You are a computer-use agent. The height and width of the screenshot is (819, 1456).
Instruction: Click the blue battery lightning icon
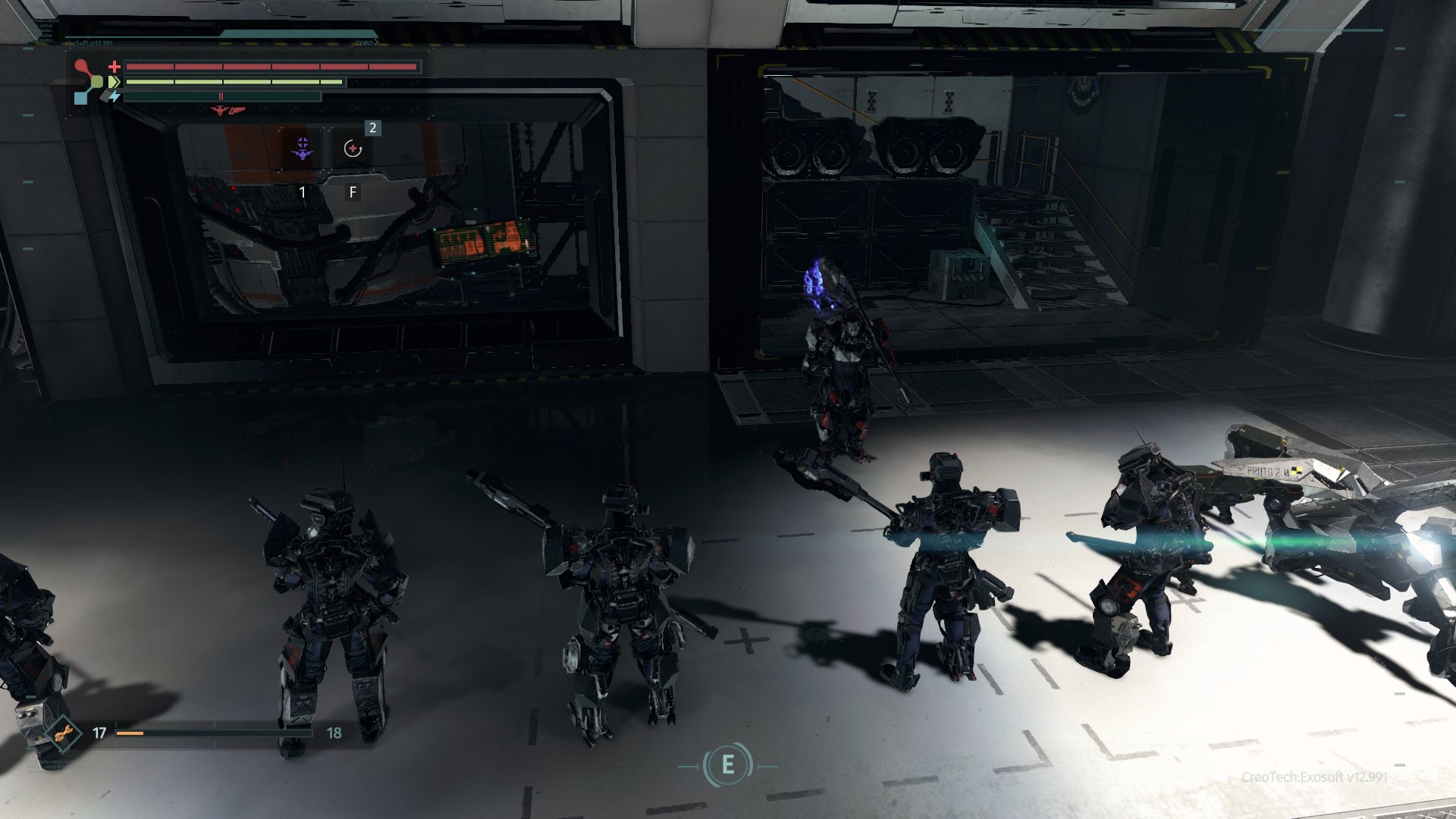pyautogui.click(x=114, y=97)
